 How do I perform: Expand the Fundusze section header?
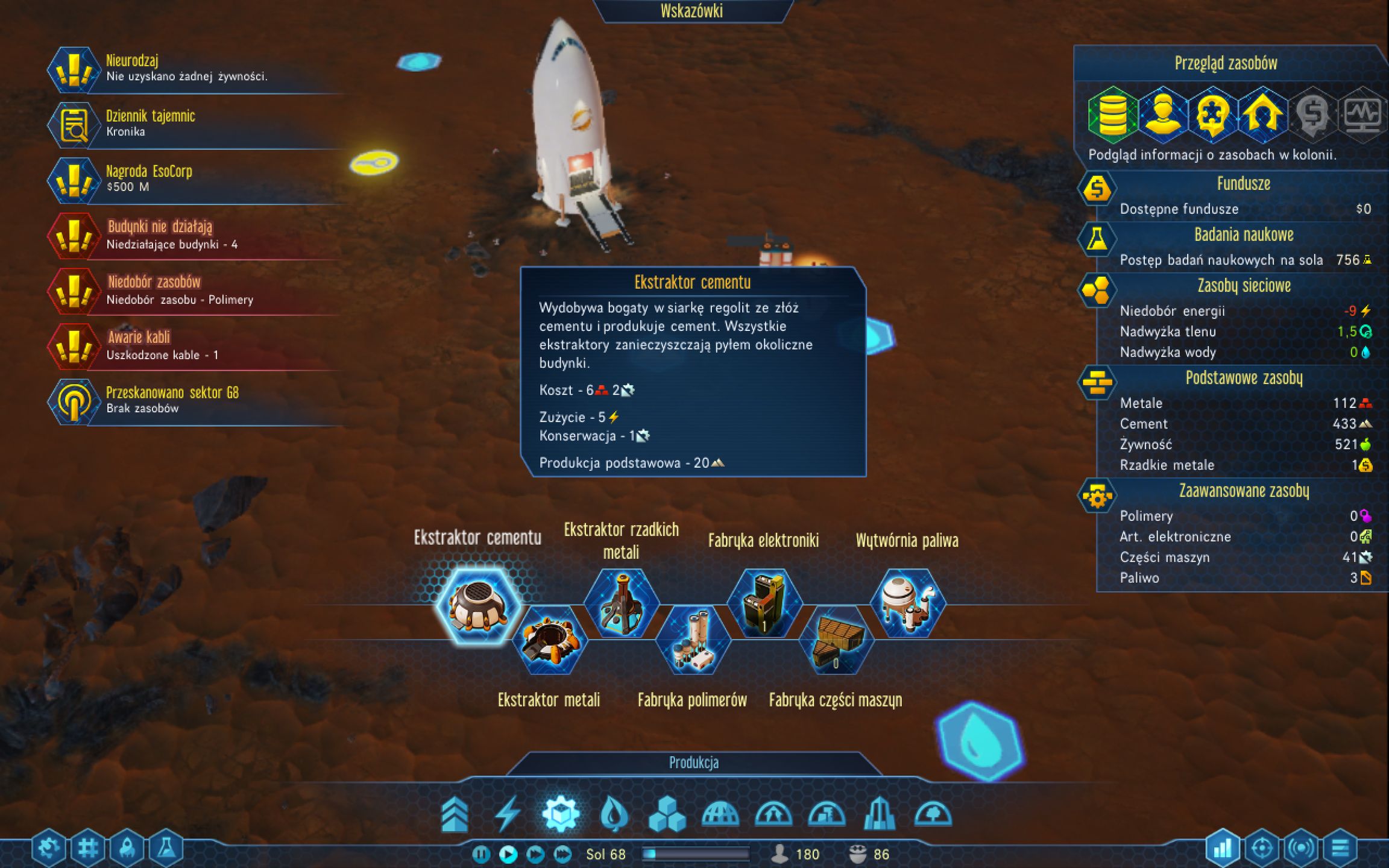(x=1244, y=183)
